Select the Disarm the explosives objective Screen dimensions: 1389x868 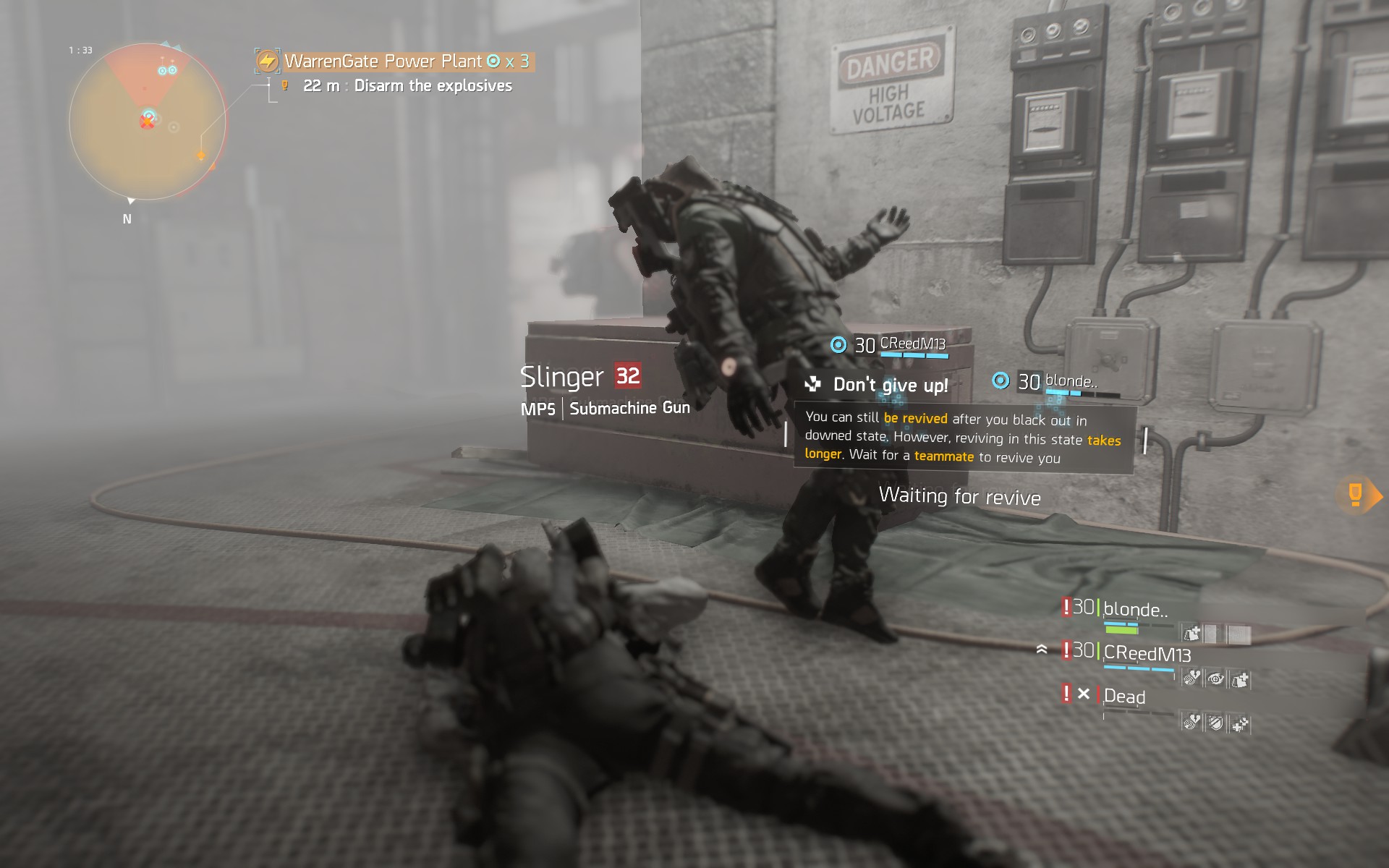433,86
